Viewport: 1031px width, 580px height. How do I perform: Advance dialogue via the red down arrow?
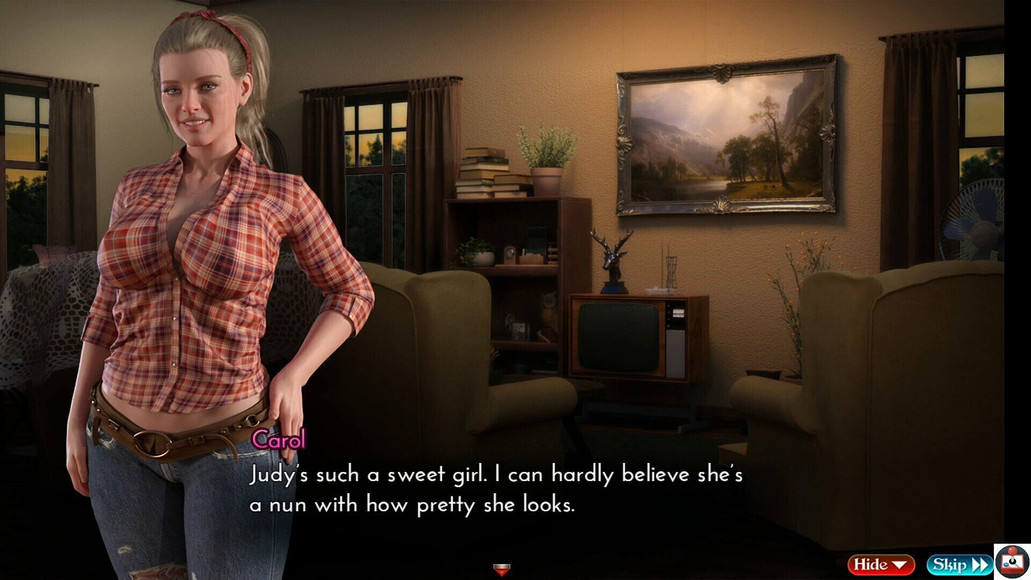point(501,570)
